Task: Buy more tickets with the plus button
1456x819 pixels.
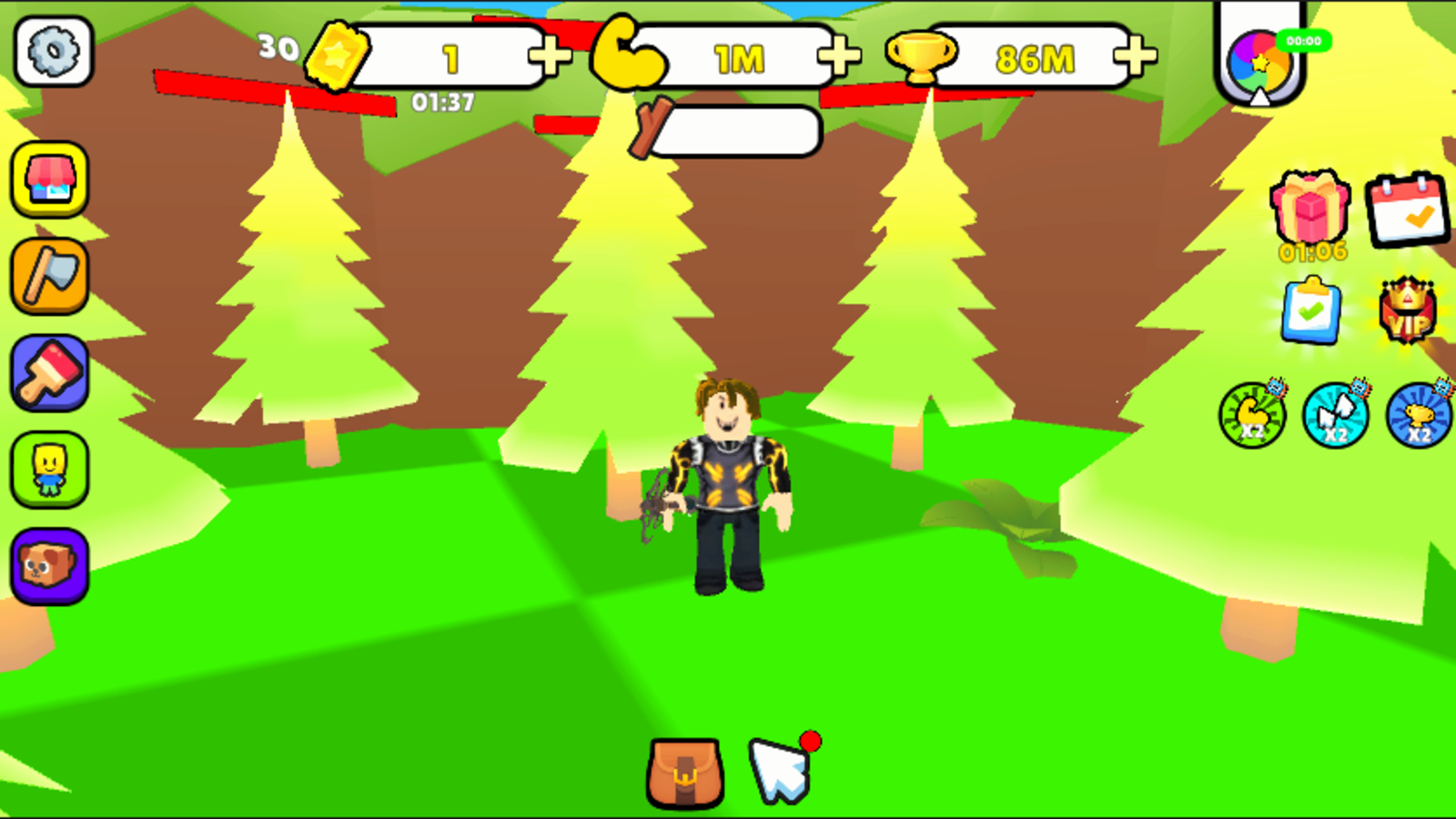Action: (550, 58)
